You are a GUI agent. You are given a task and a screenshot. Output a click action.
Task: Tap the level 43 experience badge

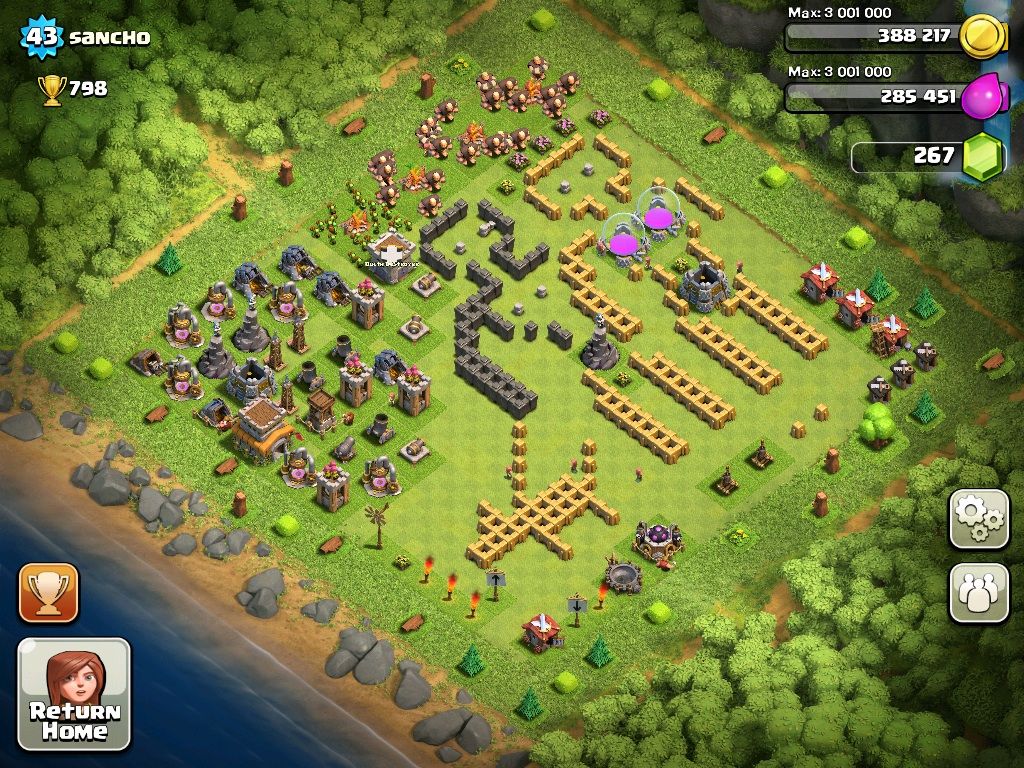[x=41, y=38]
